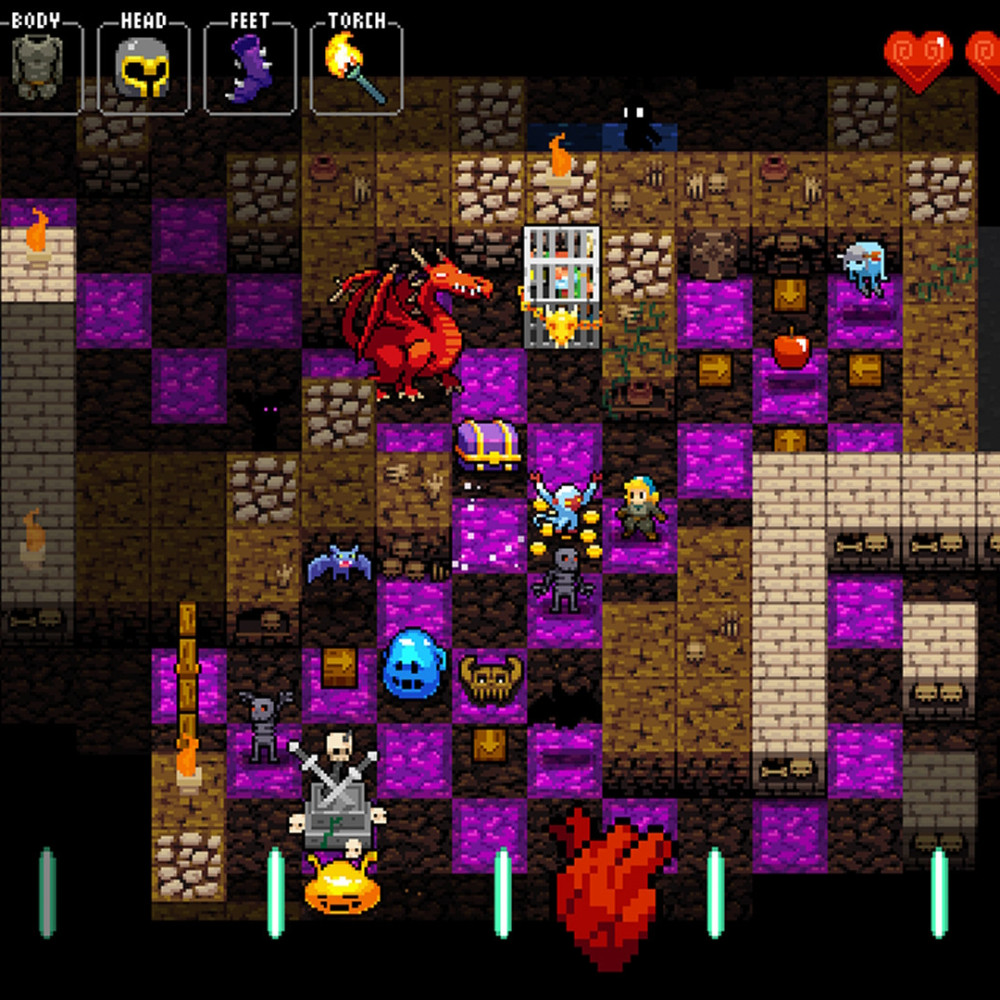This screenshot has width=1000, height=1000.
Task: Choose the Feet boots equipment slot
Action: pos(249,67)
